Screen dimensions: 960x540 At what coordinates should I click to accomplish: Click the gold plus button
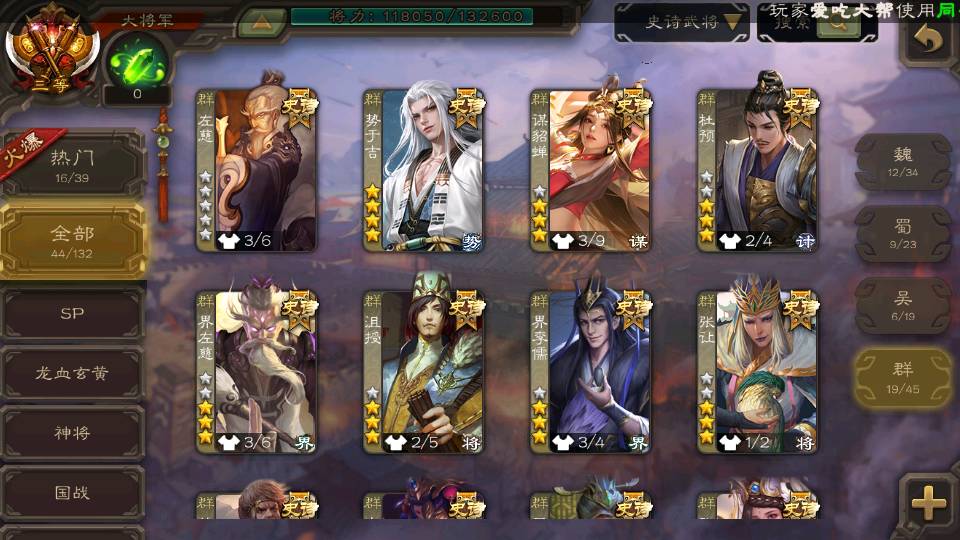tap(929, 503)
